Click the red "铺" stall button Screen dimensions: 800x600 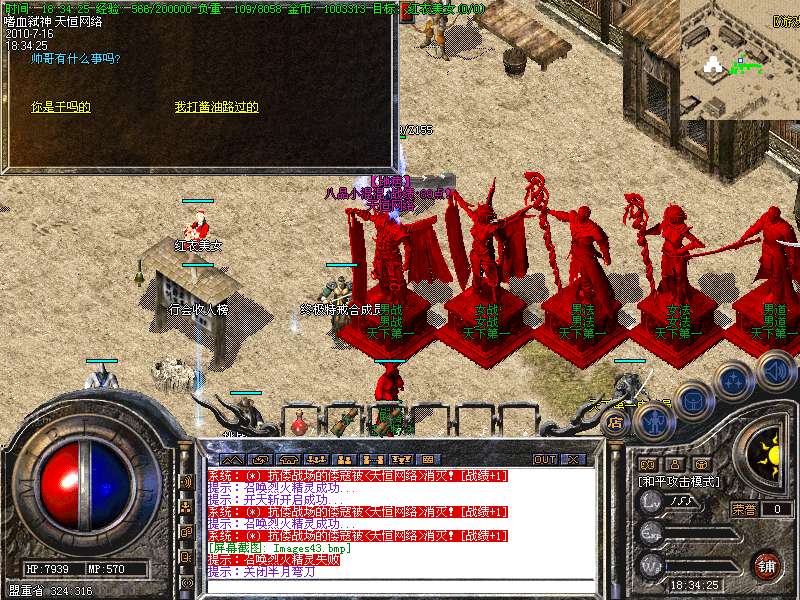(x=766, y=565)
